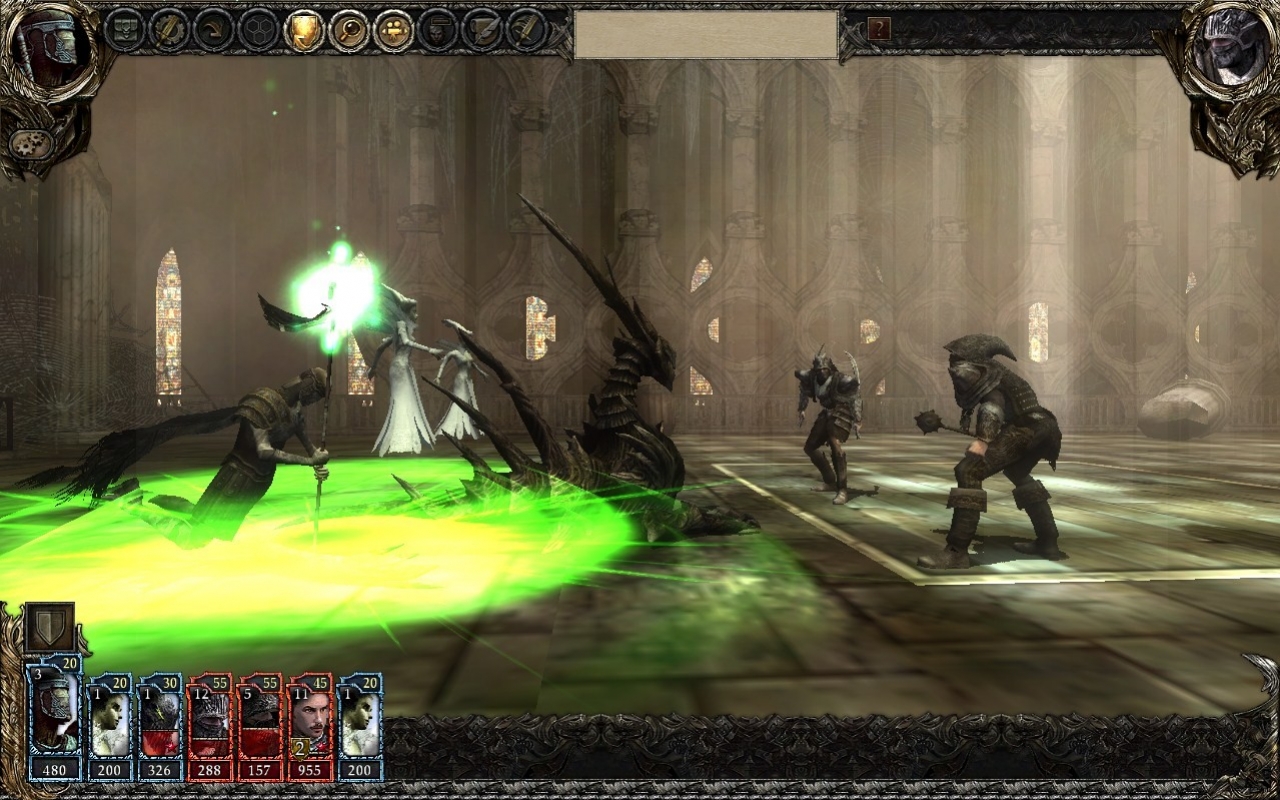Viewport: 1280px width, 800px height.
Task: Click the magnifying glass icon
Action: point(349,30)
